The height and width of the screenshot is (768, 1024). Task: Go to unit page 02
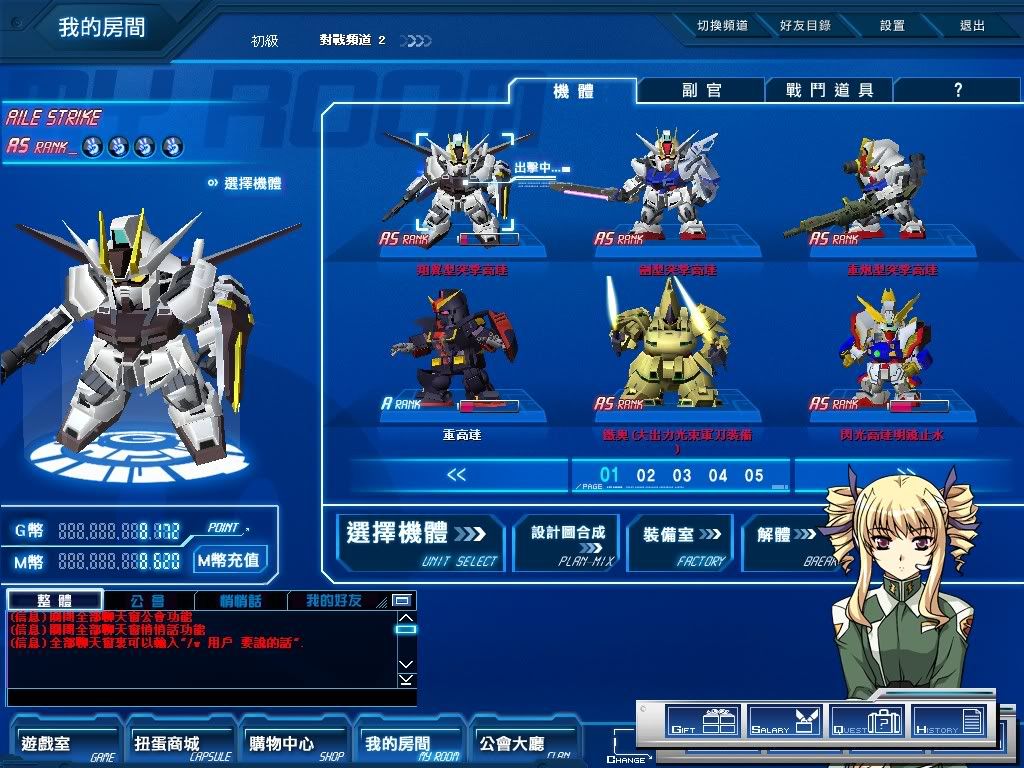pyautogui.click(x=646, y=476)
